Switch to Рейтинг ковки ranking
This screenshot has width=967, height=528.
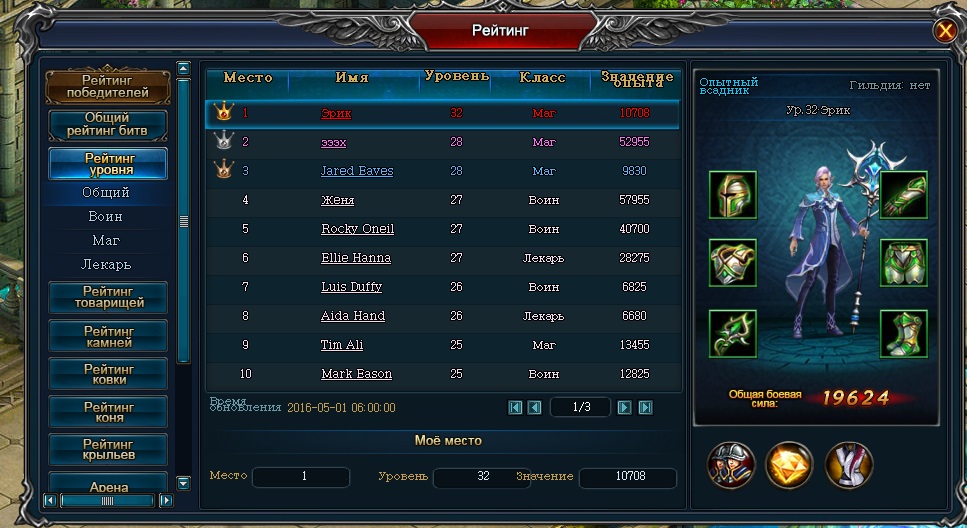click(107, 375)
